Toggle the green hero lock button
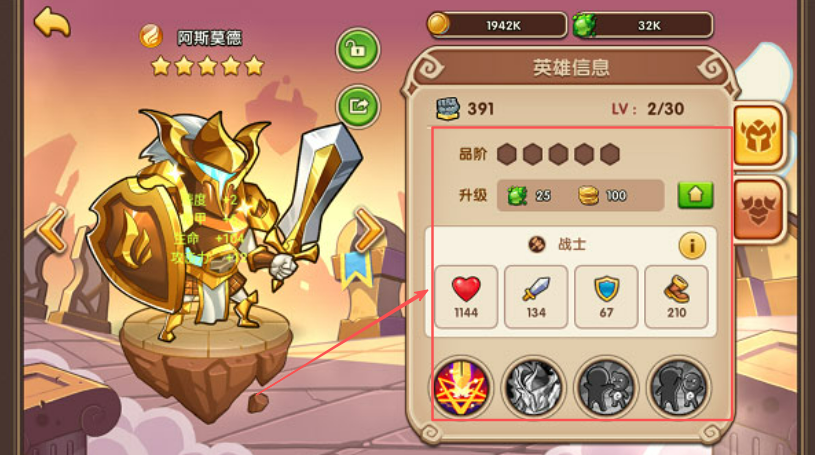 coord(356,50)
